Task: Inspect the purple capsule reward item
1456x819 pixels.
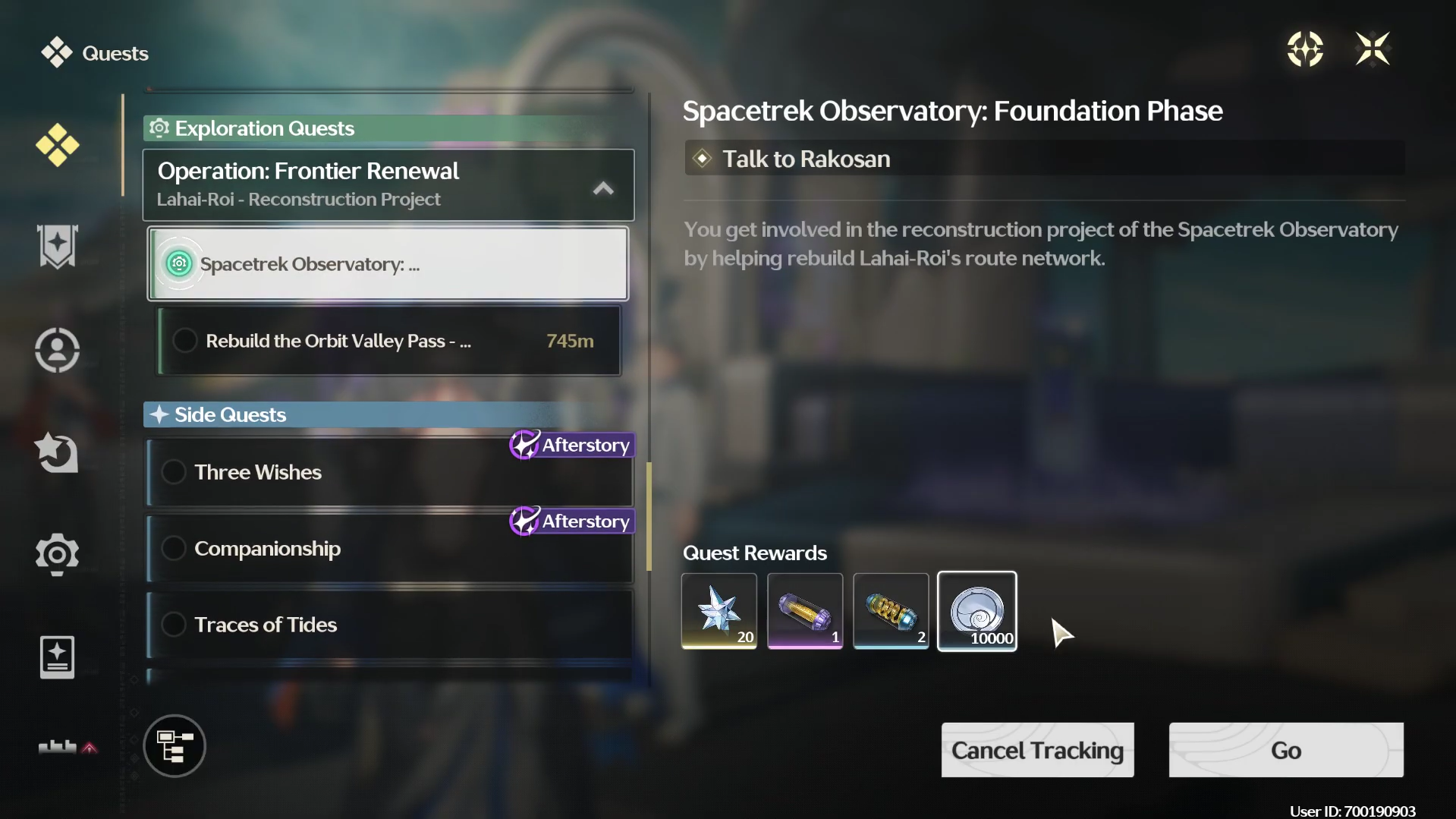Action: tap(805, 611)
